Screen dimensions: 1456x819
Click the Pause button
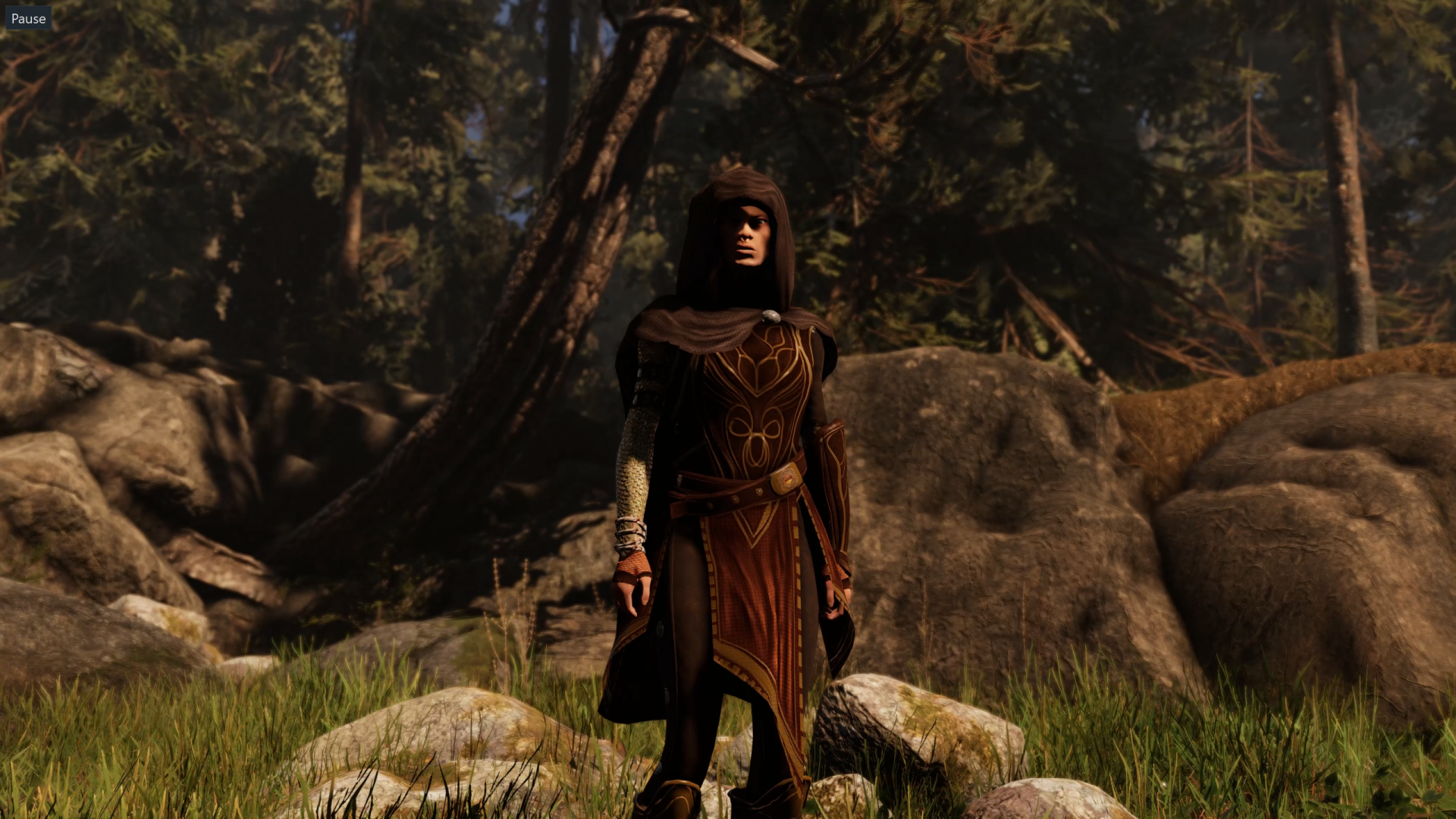tap(28, 18)
